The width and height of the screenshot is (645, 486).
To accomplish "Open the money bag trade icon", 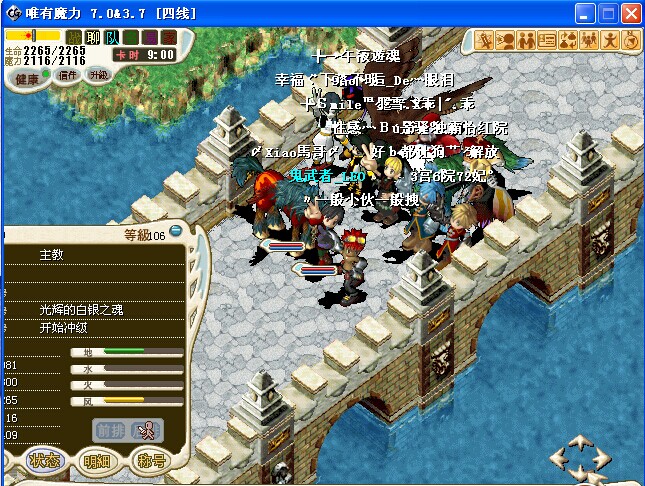I will tap(568, 40).
